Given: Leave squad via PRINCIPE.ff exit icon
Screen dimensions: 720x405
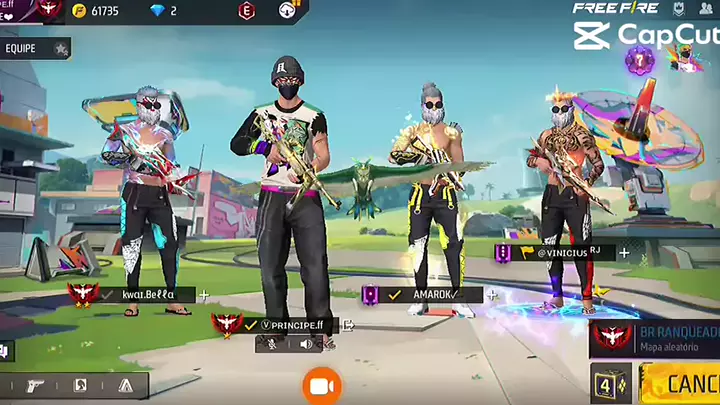Looking at the screenshot, I should (x=348, y=325).
